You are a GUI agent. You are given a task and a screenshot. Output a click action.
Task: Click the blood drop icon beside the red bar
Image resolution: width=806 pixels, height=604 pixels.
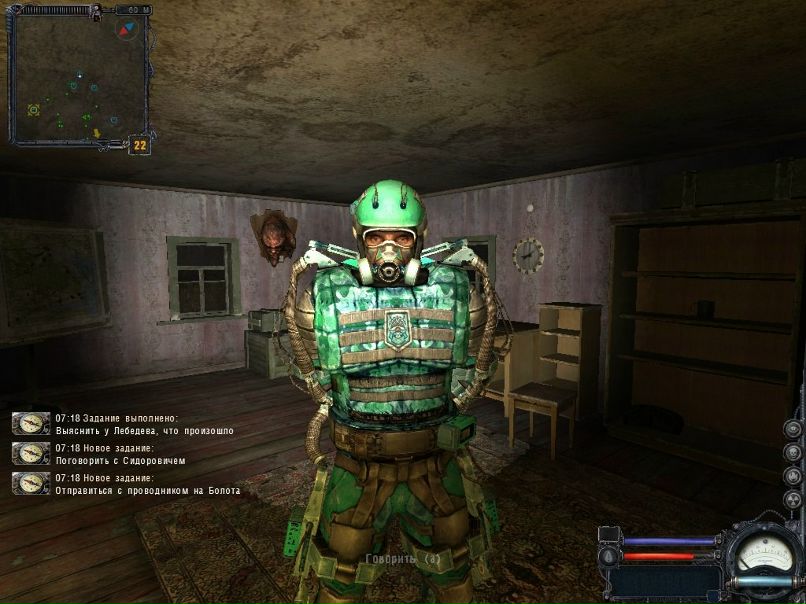610,556
